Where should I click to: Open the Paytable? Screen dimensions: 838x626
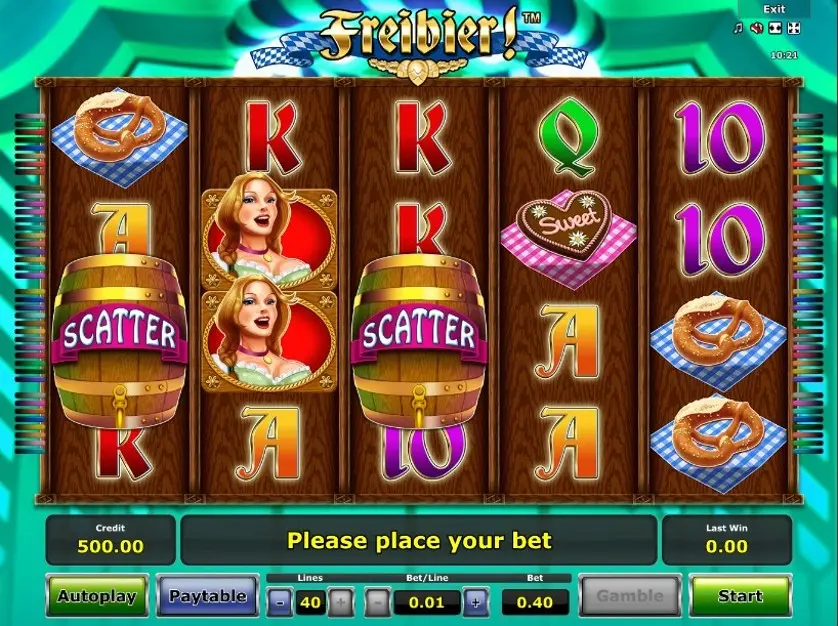point(207,596)
